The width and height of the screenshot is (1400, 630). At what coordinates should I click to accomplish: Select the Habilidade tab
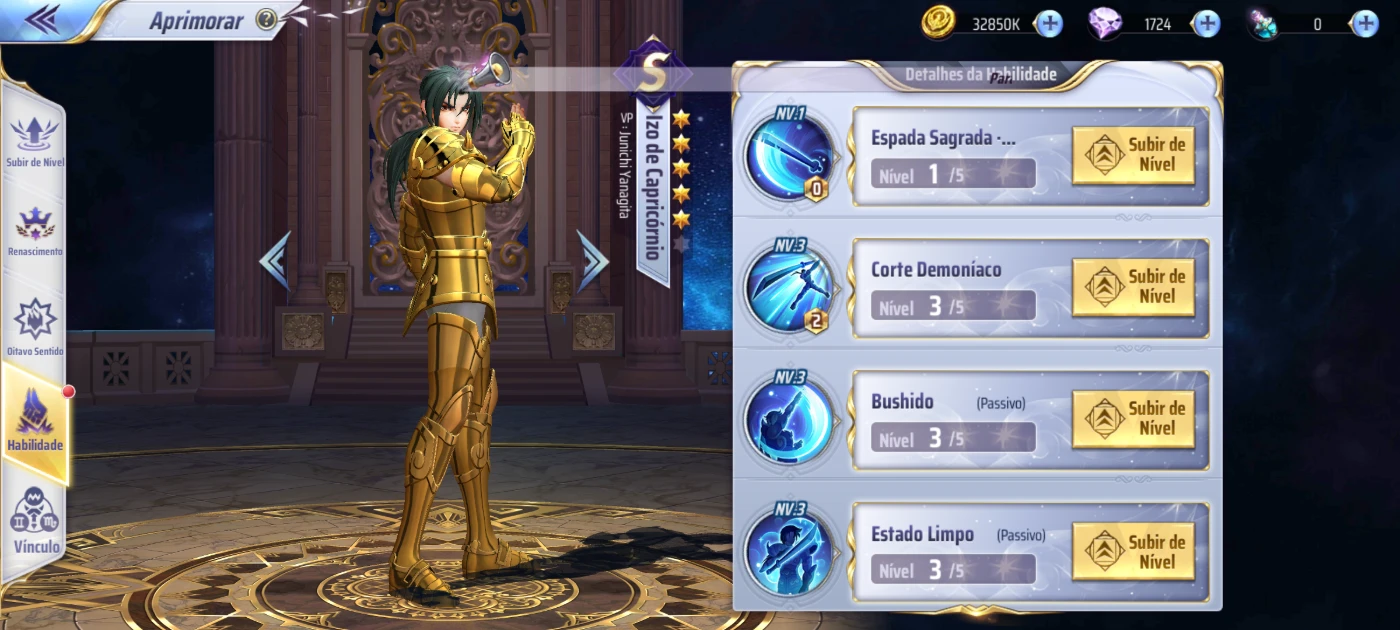point(35,420)
